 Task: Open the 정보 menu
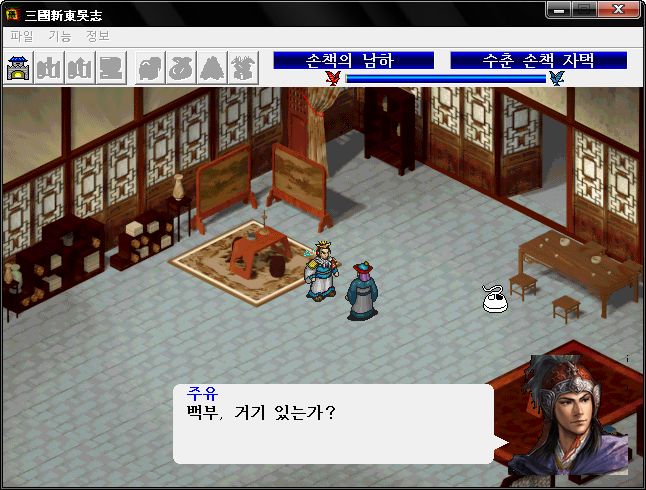pos(98,36)
